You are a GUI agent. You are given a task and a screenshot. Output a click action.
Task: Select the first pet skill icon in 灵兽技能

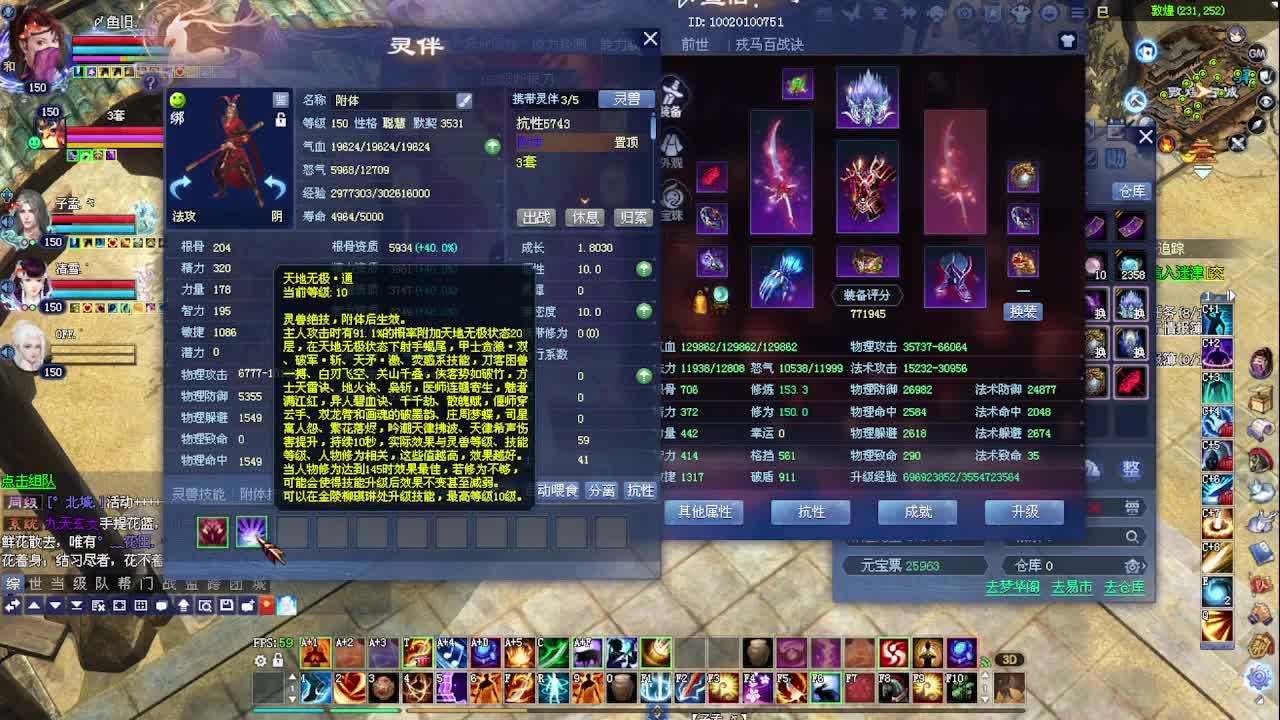pos(210,532)
